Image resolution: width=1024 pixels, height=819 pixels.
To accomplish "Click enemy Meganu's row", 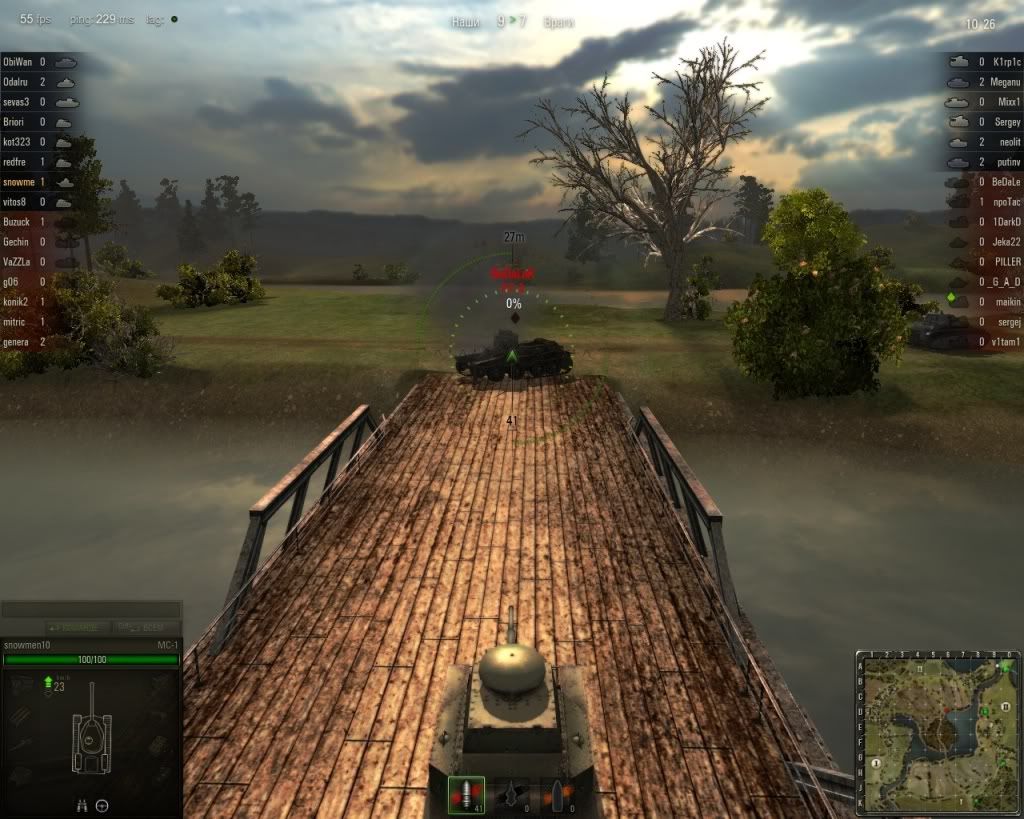I will pyautogui.click(x=985, y=82).
